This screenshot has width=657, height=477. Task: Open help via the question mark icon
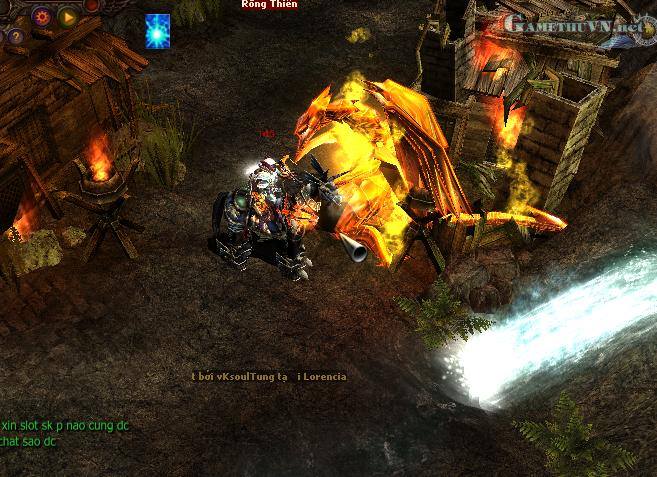(15, 36)
